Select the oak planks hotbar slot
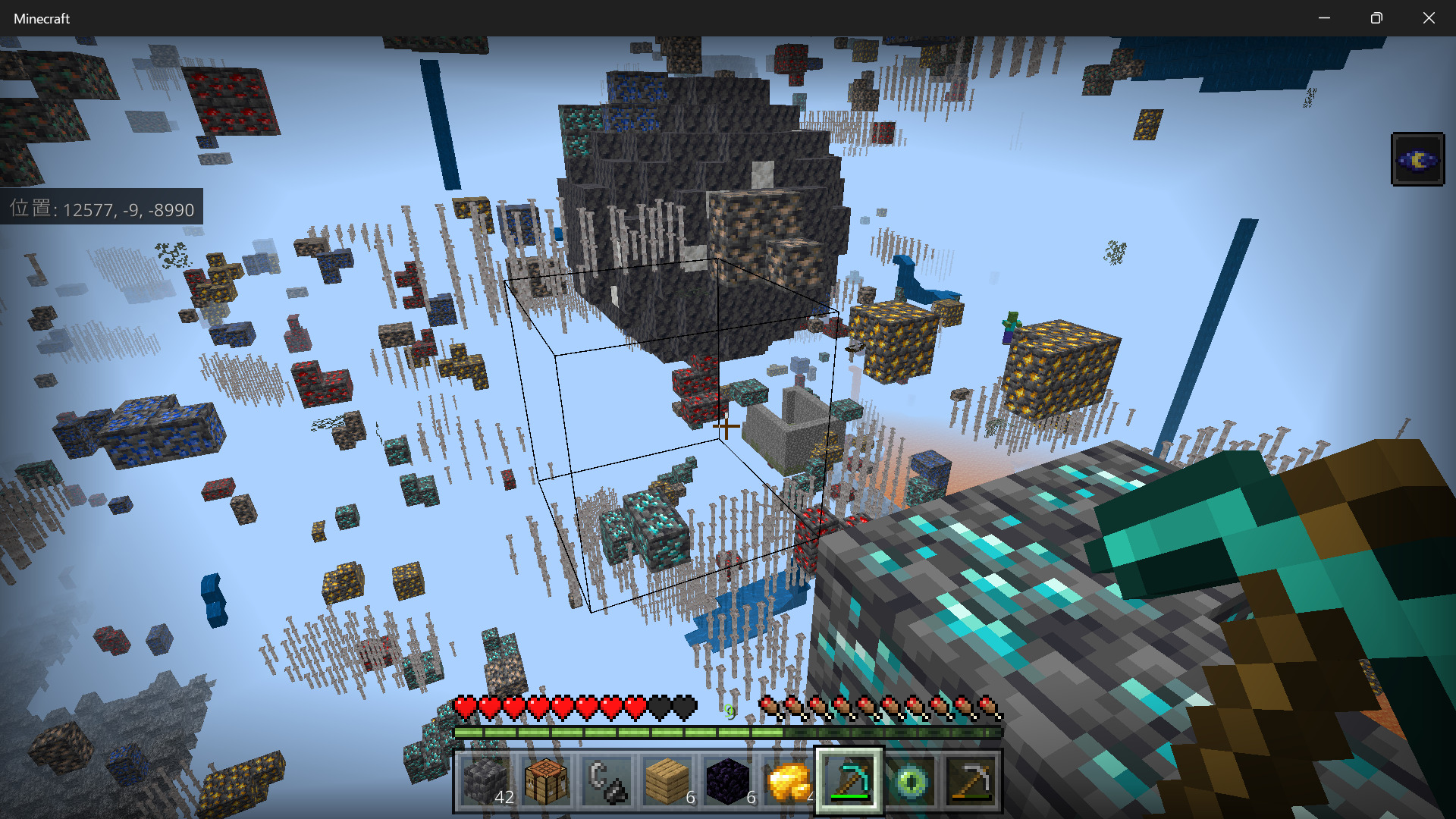This screenshot has width=1456, height=819. coord(667,781)
